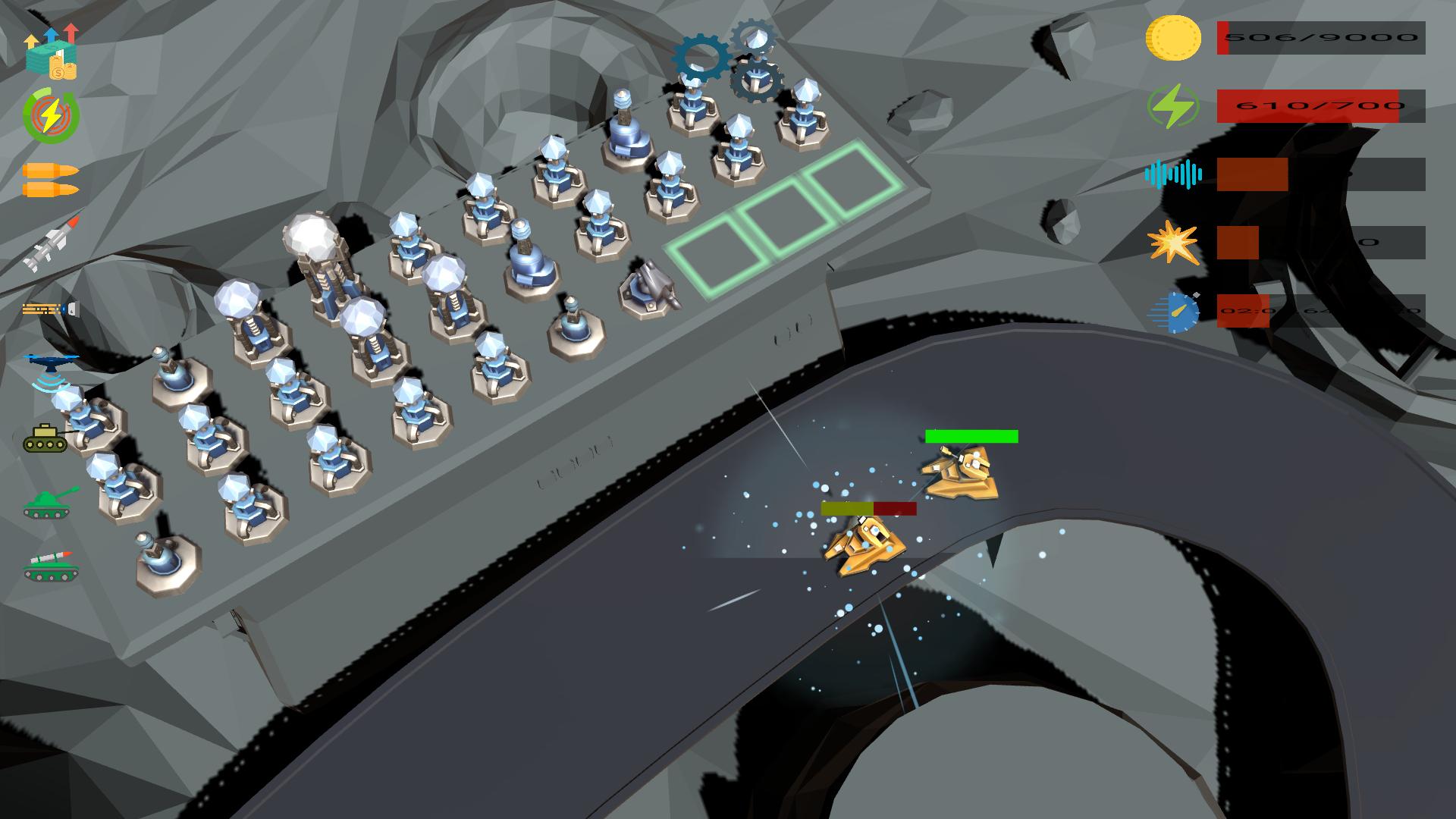Open the money upgrade icon with arrows
This screenshot has width=1456, height=819.
pos(51,52)
